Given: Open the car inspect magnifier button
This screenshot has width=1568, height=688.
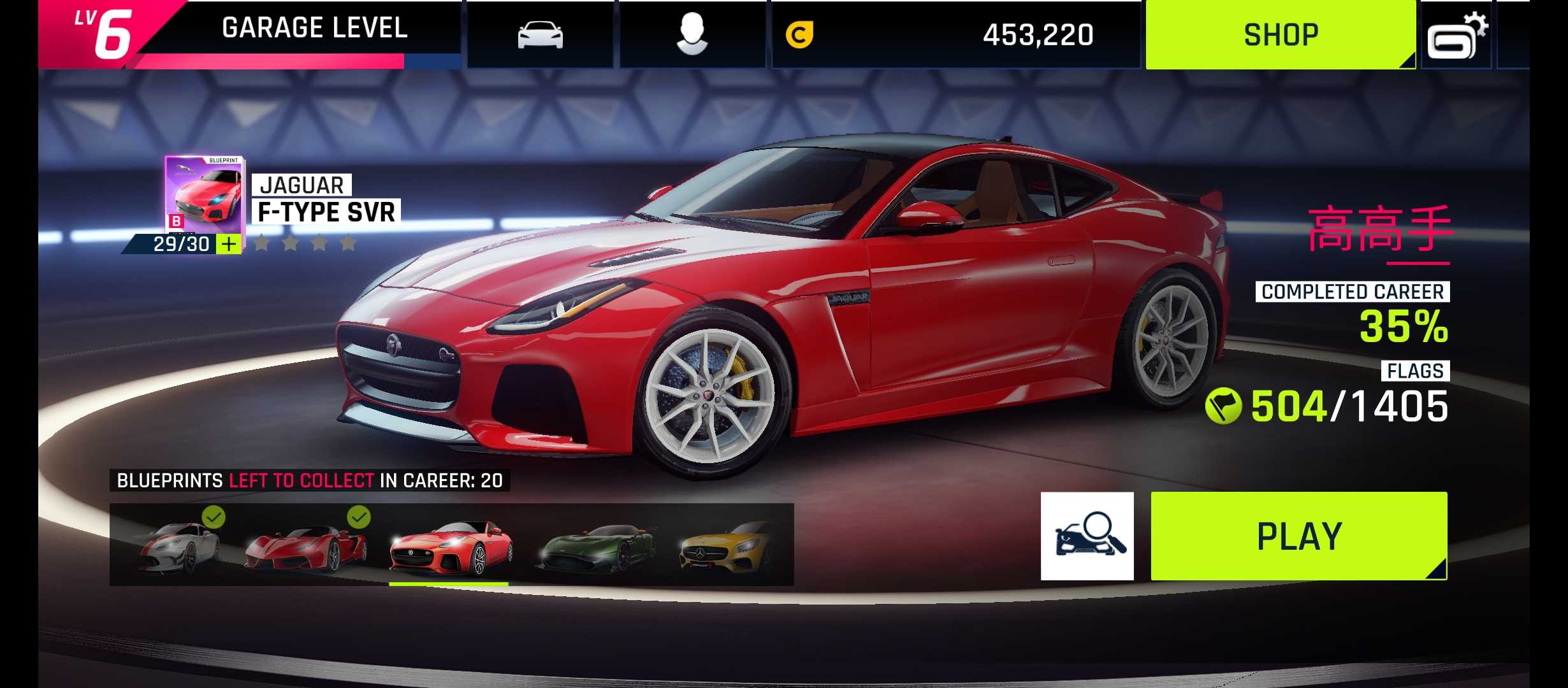Looking at the screenshot, I should click(x=1087, y=536).
